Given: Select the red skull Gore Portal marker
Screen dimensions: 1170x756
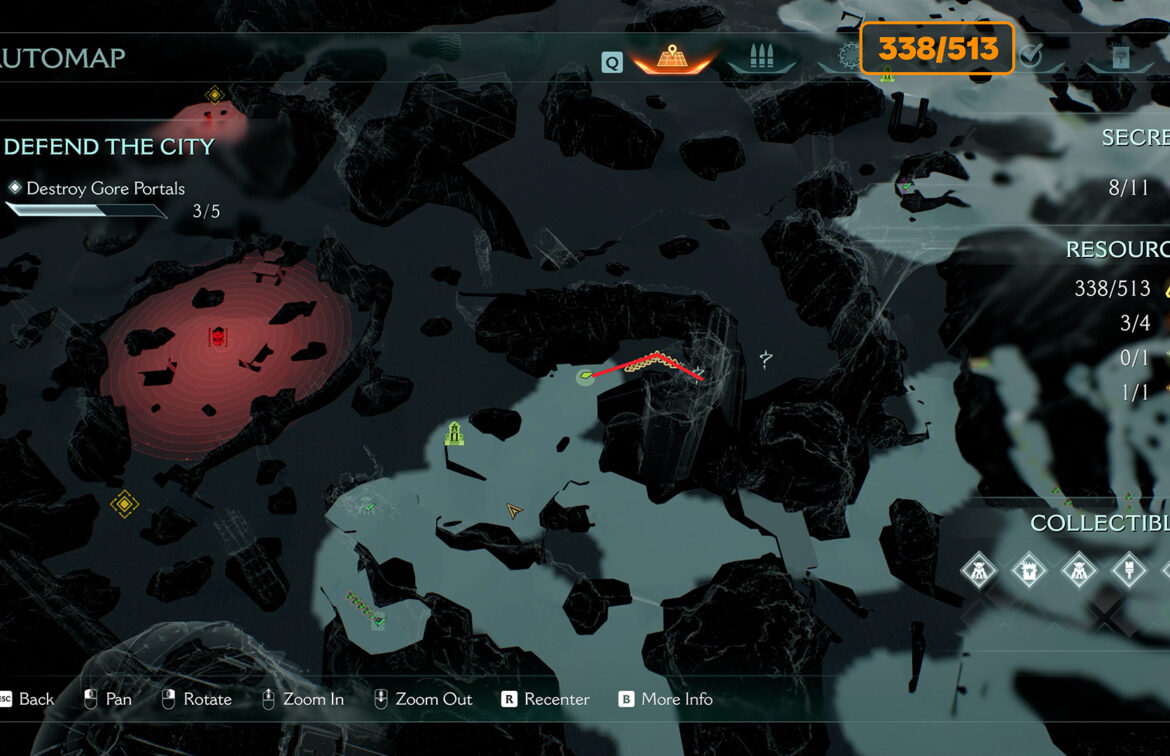Looking at the screenshot, I should (x=217, y=336).
